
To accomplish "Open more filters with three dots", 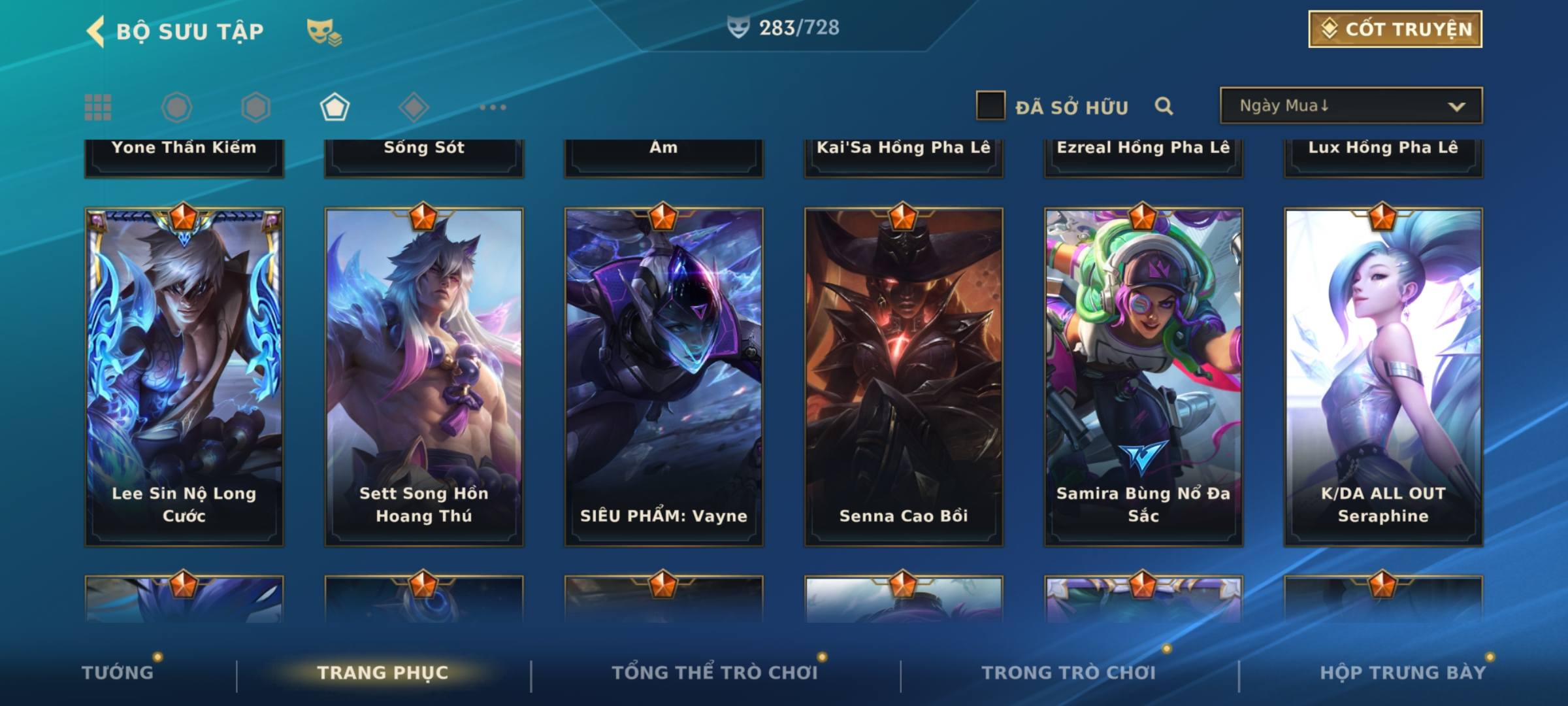I will 493,107.
